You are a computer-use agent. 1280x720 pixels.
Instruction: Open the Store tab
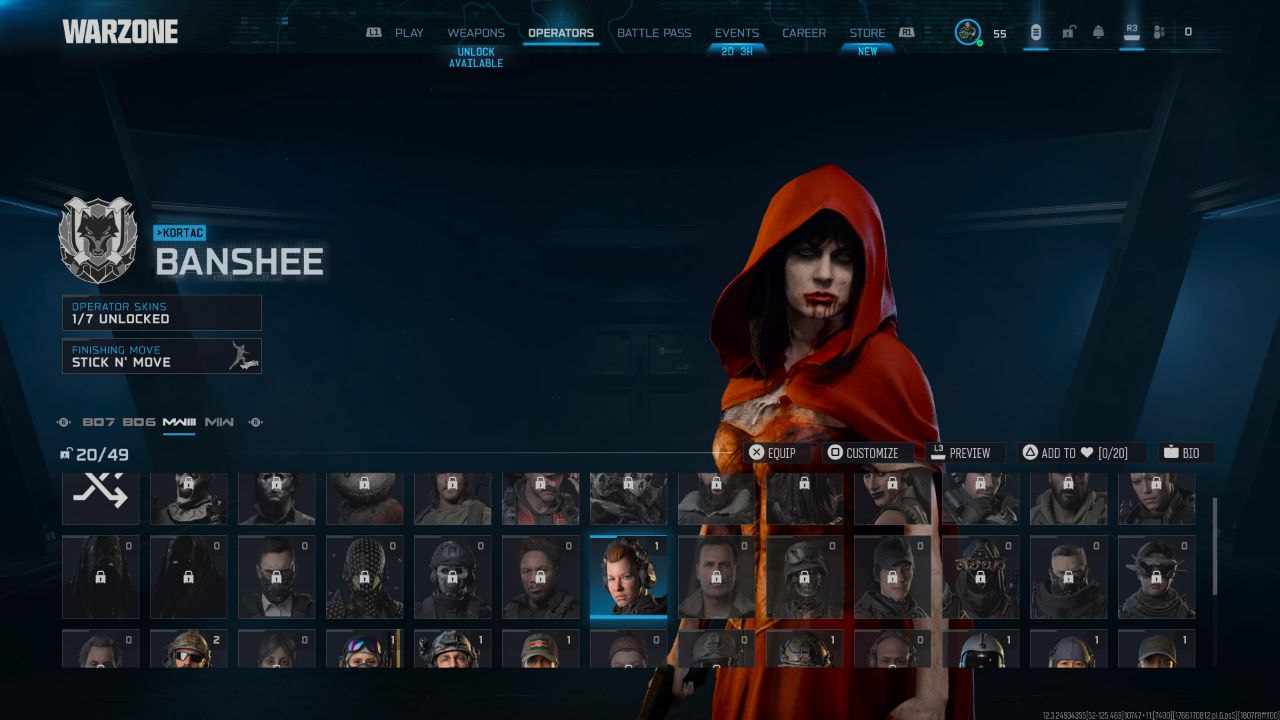click(867, 33)
